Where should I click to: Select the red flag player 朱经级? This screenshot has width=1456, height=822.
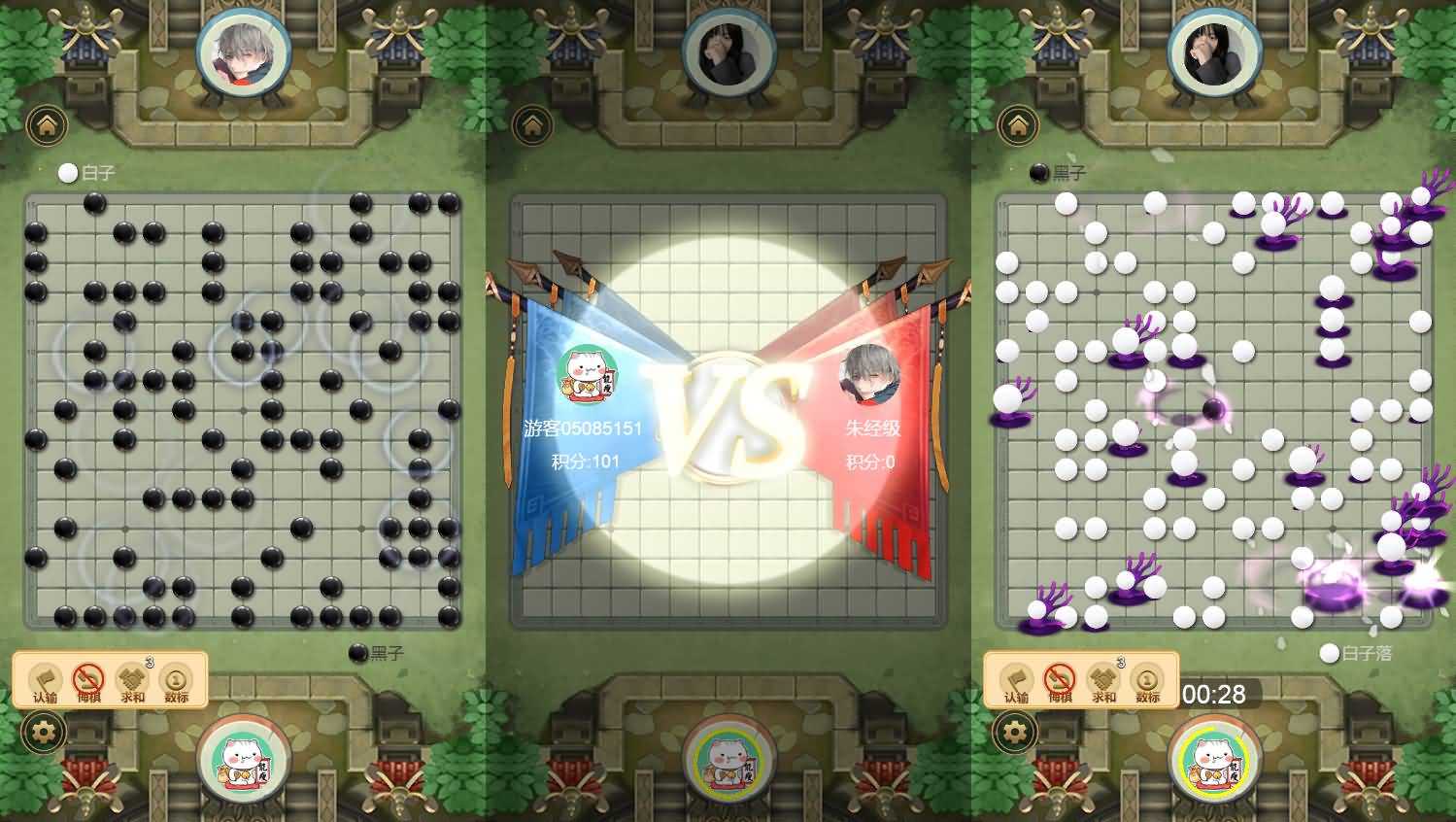click(x=872, y=429)
